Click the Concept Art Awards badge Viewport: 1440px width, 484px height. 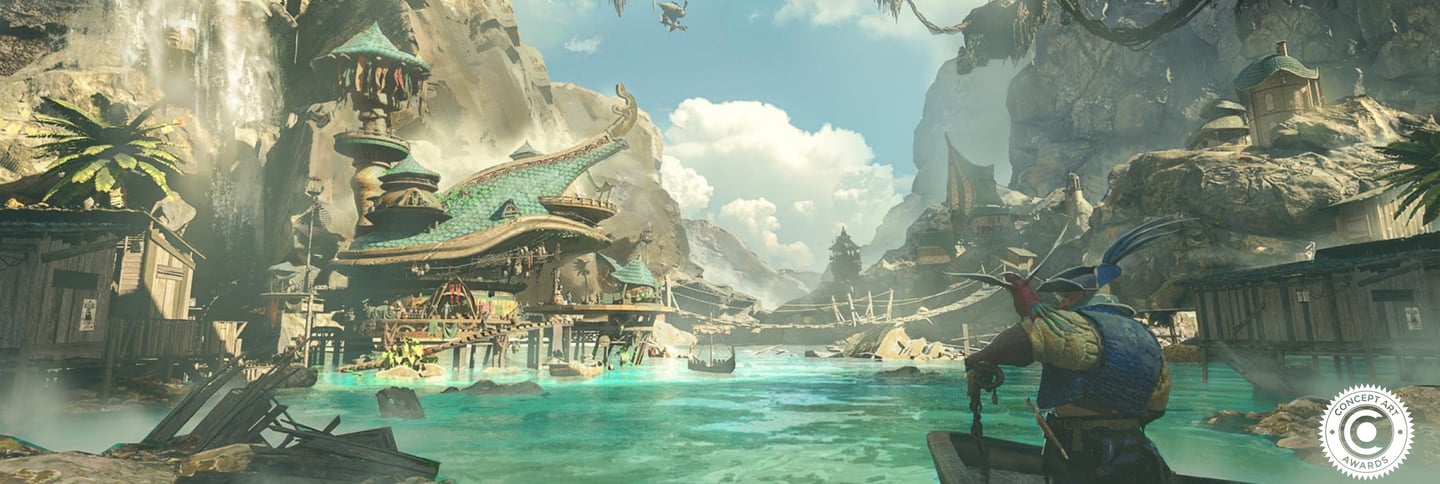pos(1365,431)
